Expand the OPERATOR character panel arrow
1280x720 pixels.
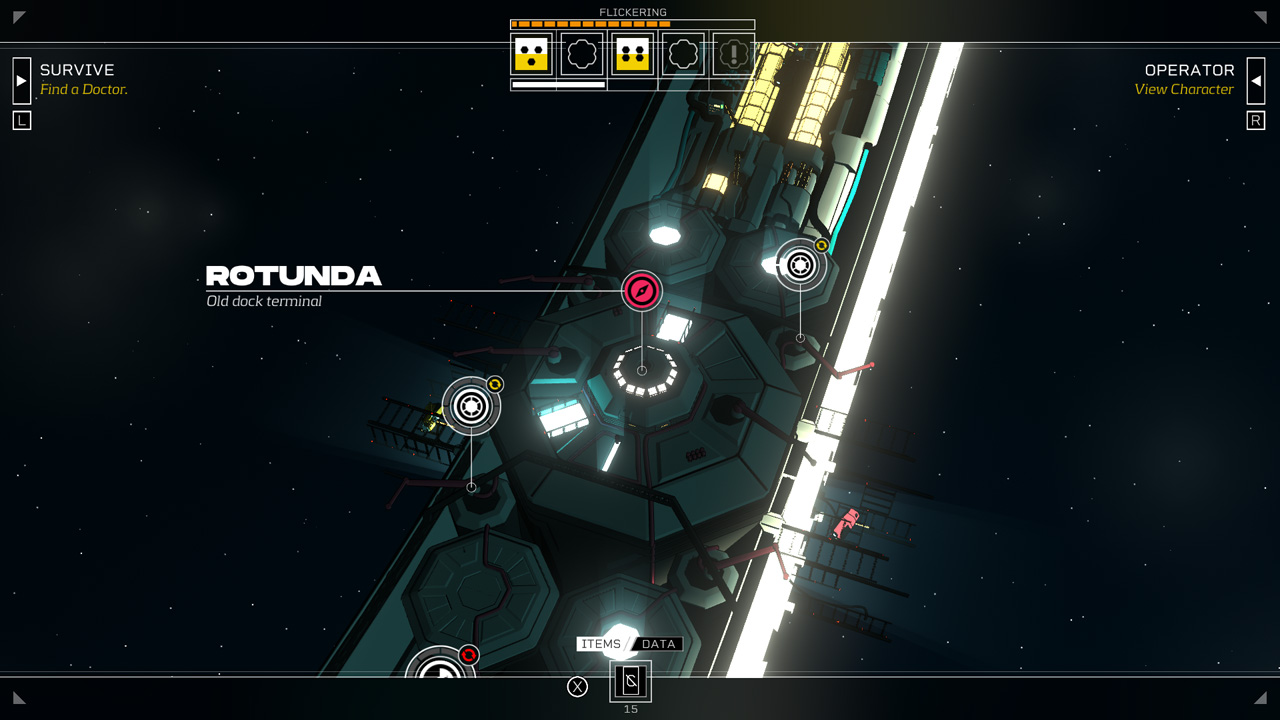pos(1257,80)
